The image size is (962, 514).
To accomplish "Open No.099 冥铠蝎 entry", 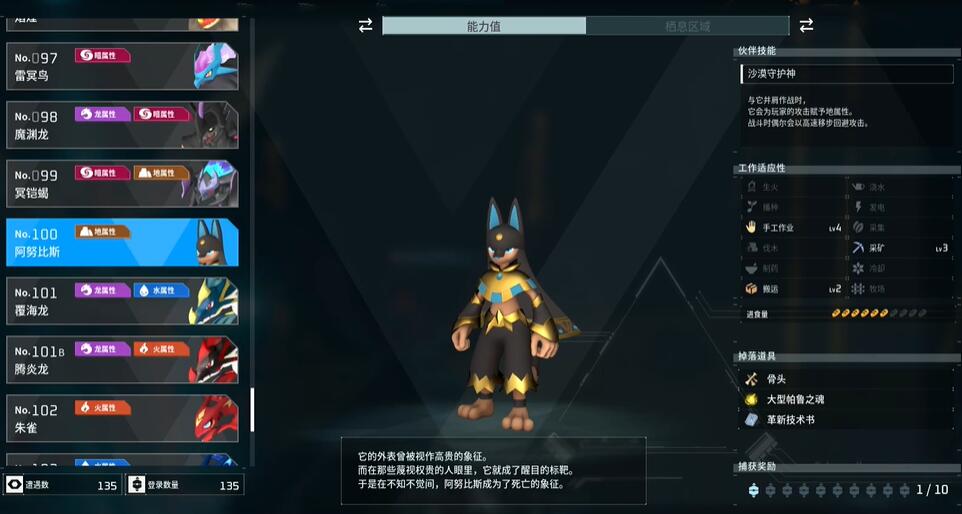I will [122, 183].
